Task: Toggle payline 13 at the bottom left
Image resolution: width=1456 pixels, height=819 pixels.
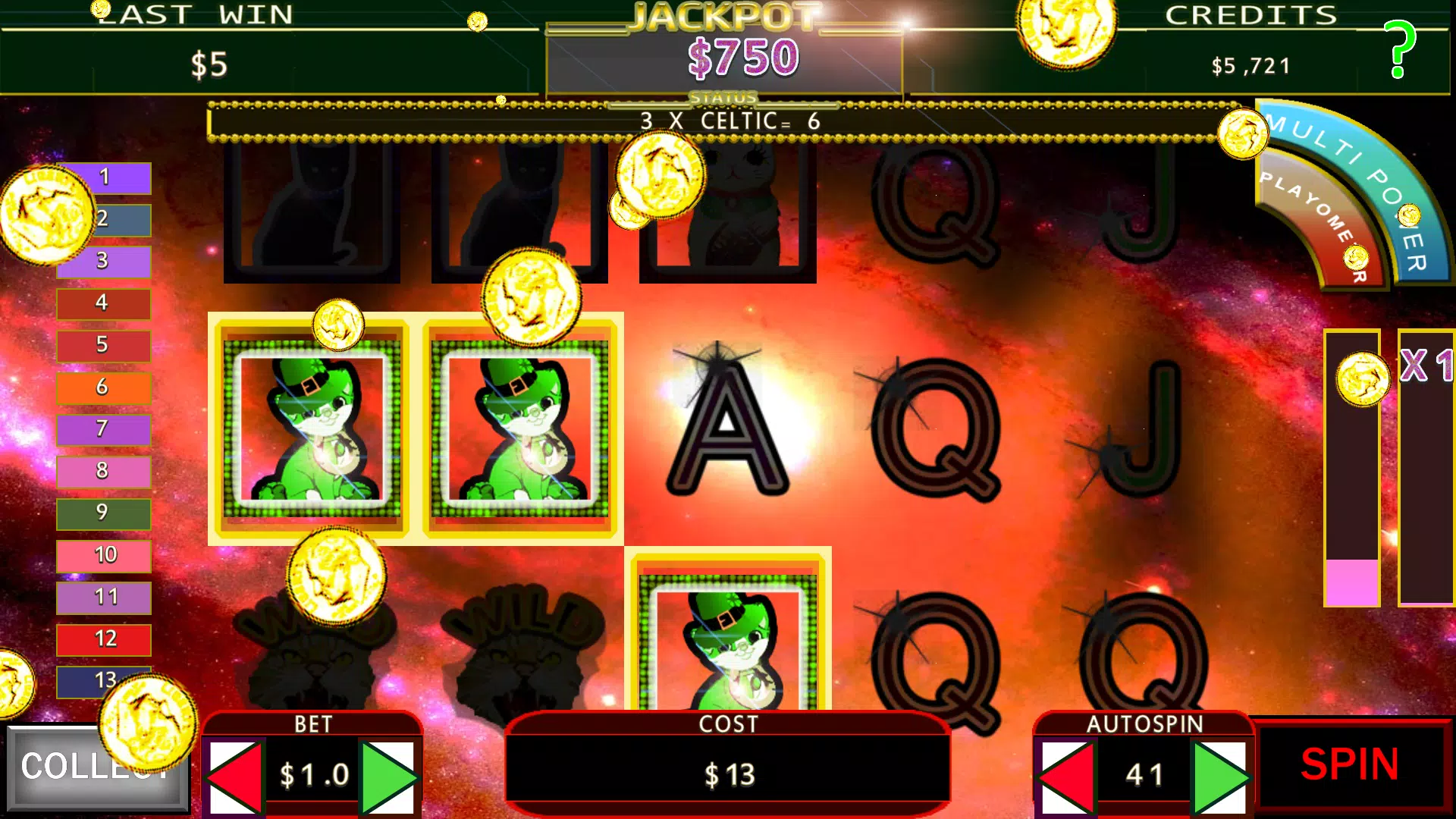Action: pos(103,682)
